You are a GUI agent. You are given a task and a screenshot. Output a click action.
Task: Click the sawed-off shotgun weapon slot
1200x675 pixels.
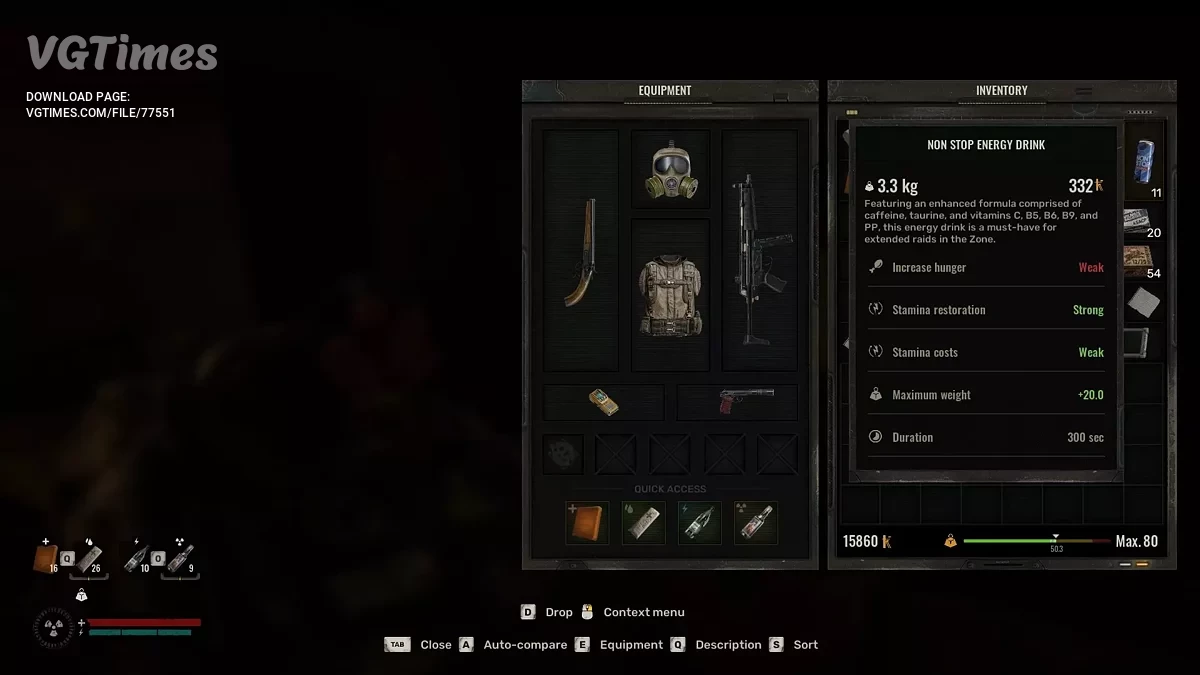581,252
